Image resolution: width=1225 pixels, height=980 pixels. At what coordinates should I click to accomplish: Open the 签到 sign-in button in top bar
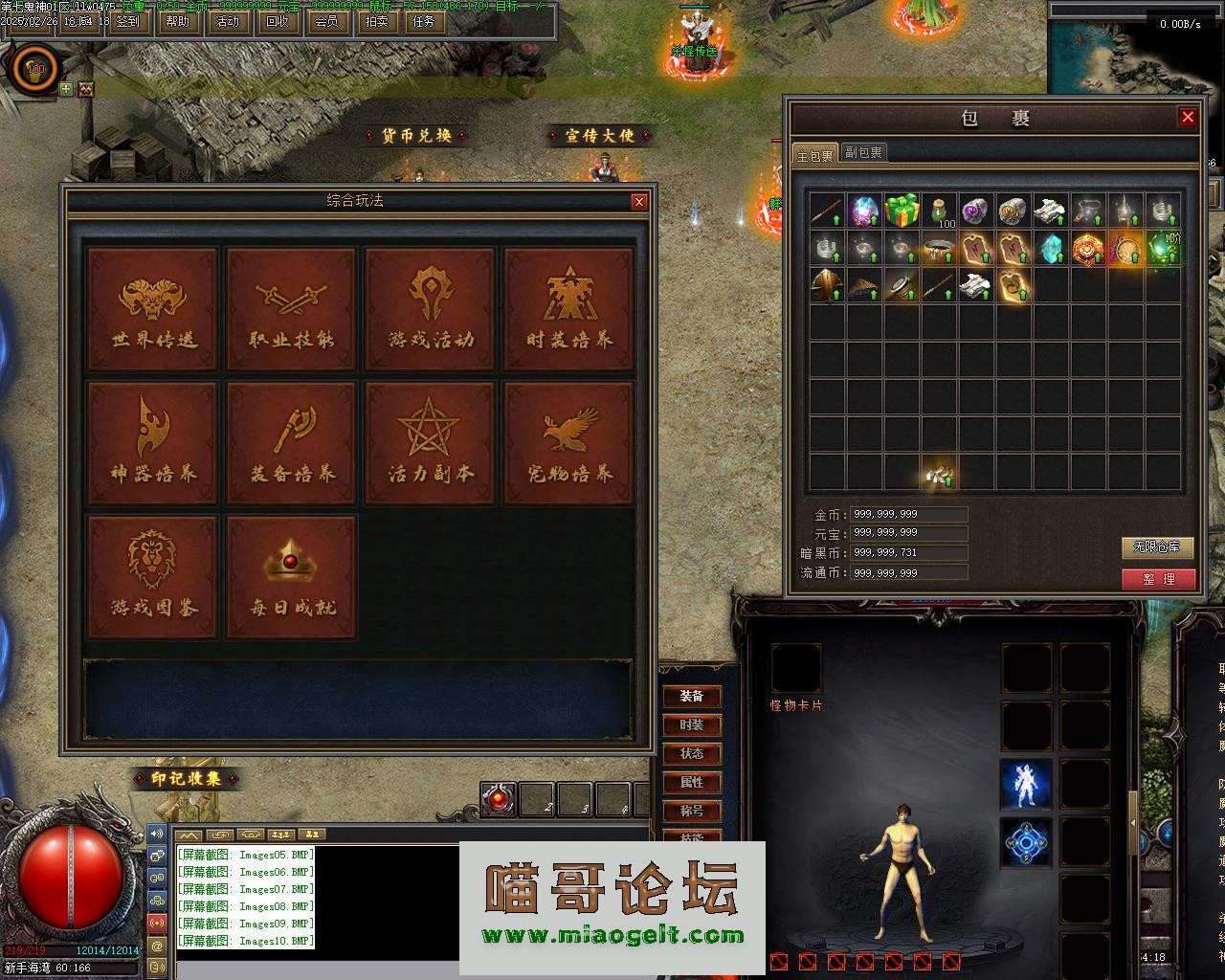pos(126,21)
